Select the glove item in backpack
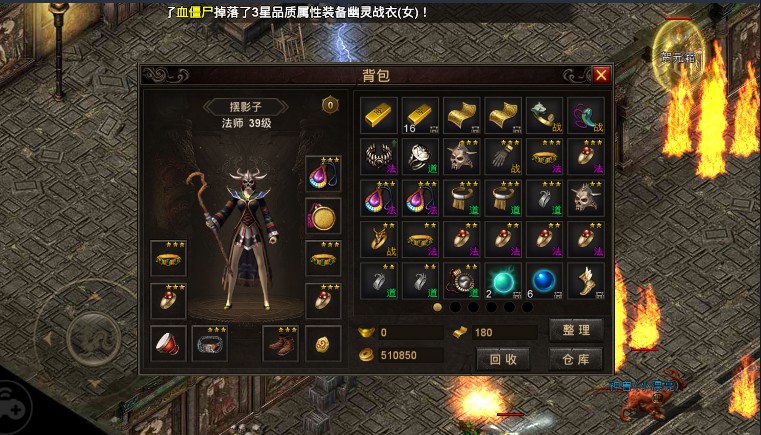 (x=503, y=156)
